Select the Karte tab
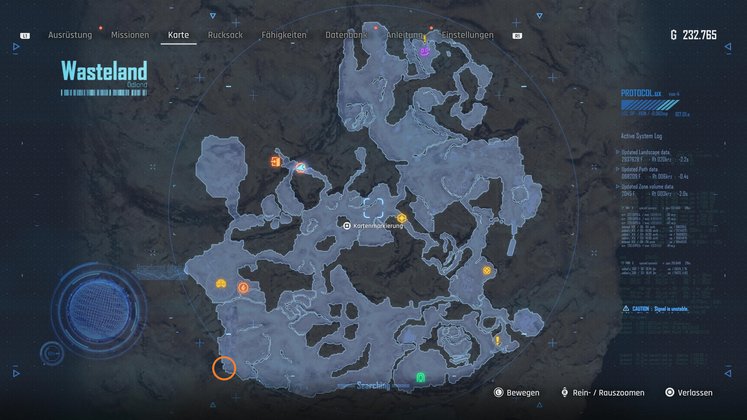747x420 pixels. 179,35
